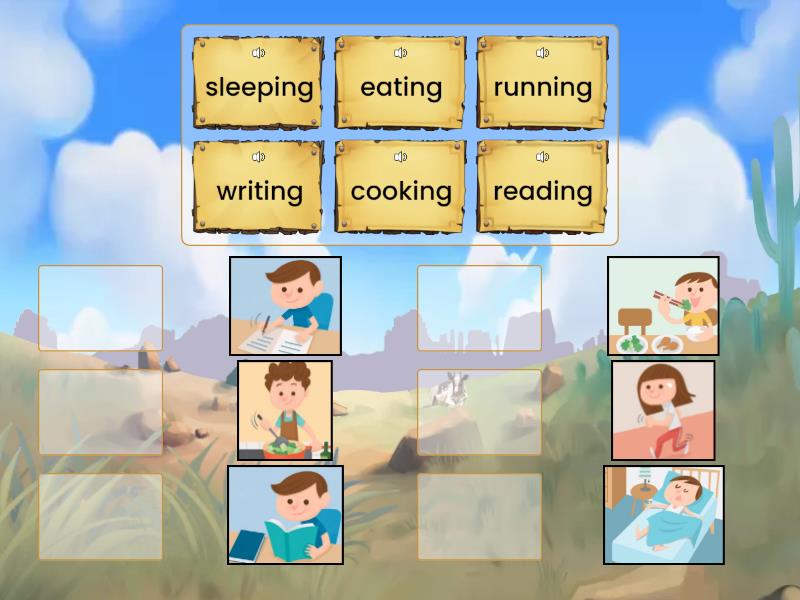The height and width of the screenshot is (600, 800).
Task: Play audio for the 'writing' tile
Action: [x=258, y=157]
